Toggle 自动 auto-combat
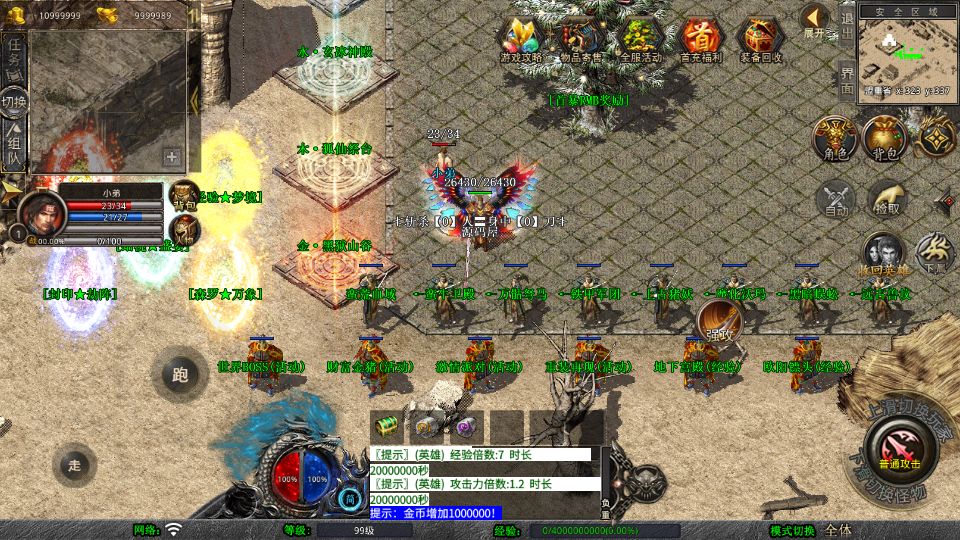The image size is (960, 540). [x=836, y=198]
